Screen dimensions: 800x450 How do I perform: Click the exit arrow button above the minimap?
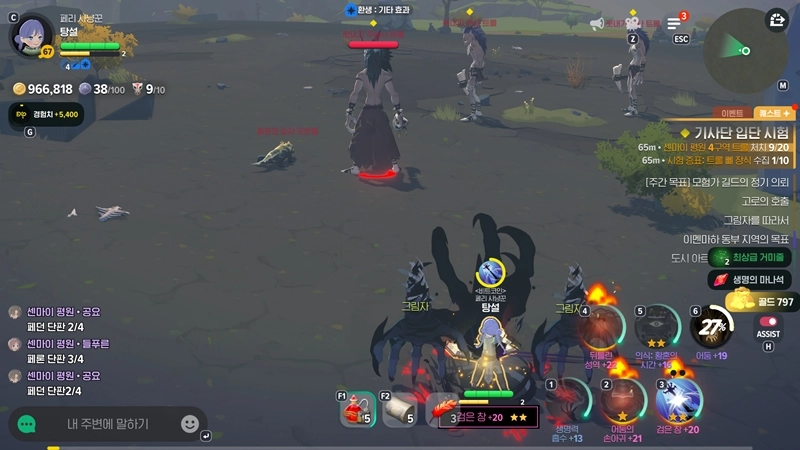tap(777, 19)
